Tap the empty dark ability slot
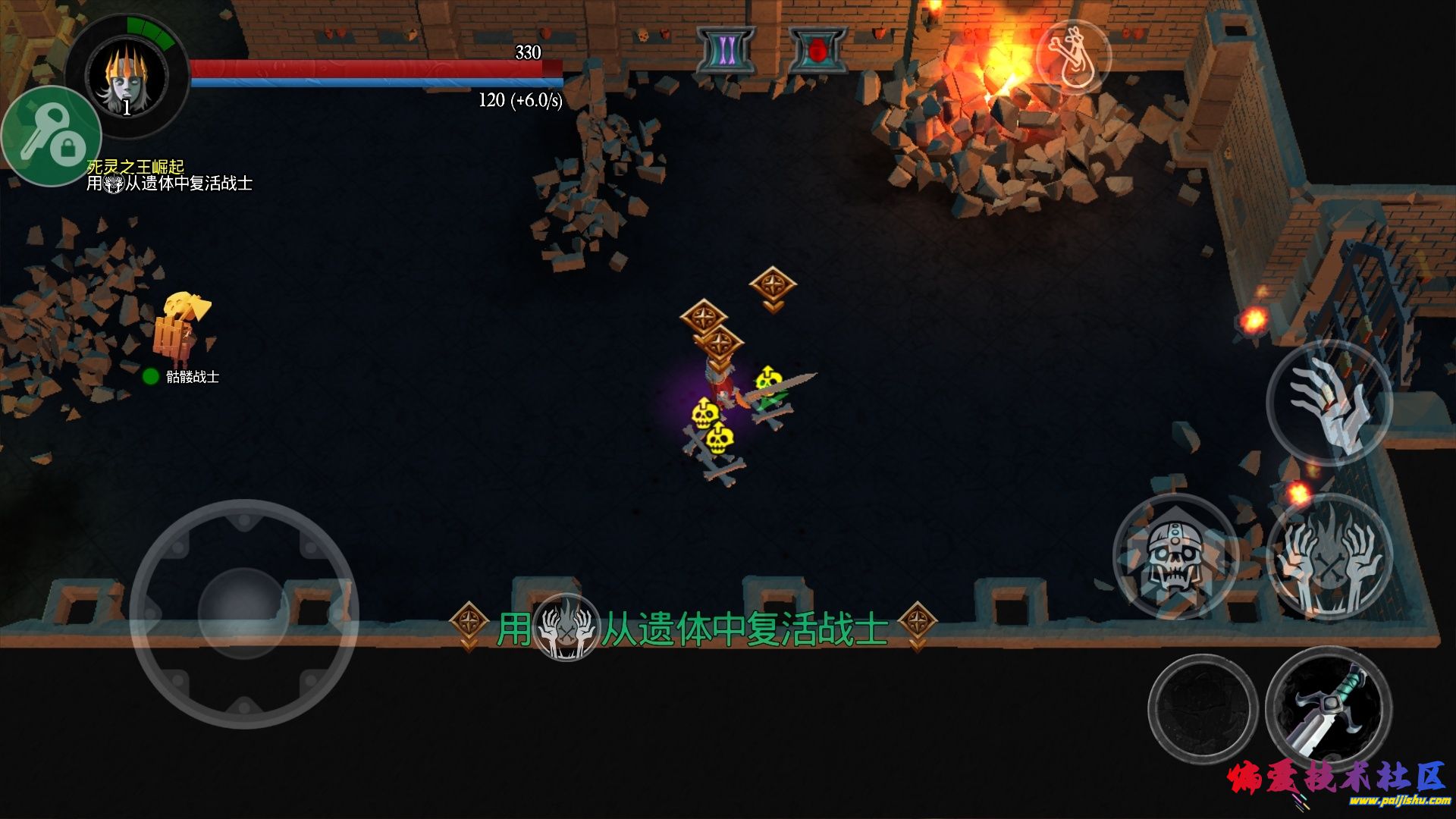The image size is (1456, 819). [1203, 709]
